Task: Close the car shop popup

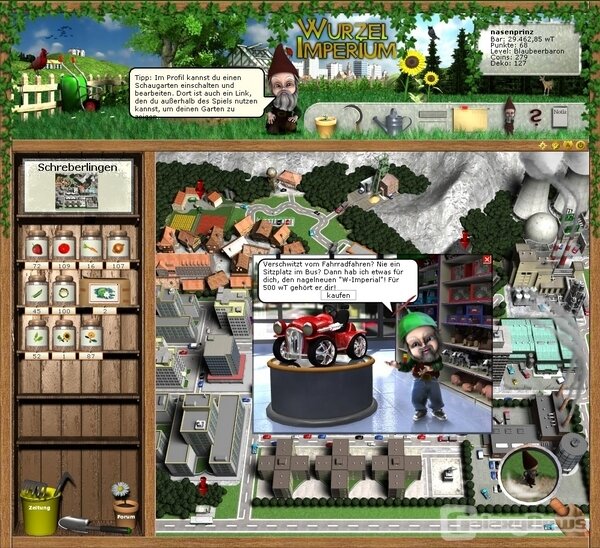Action: pos(487,260)
